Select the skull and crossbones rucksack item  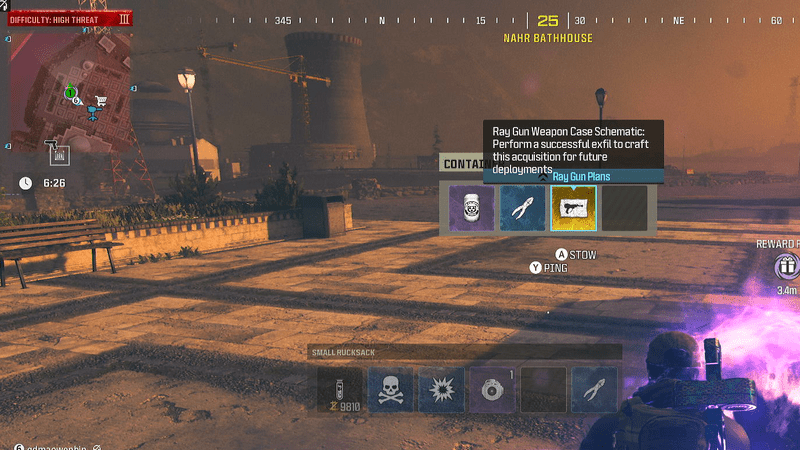click(390, 390)
